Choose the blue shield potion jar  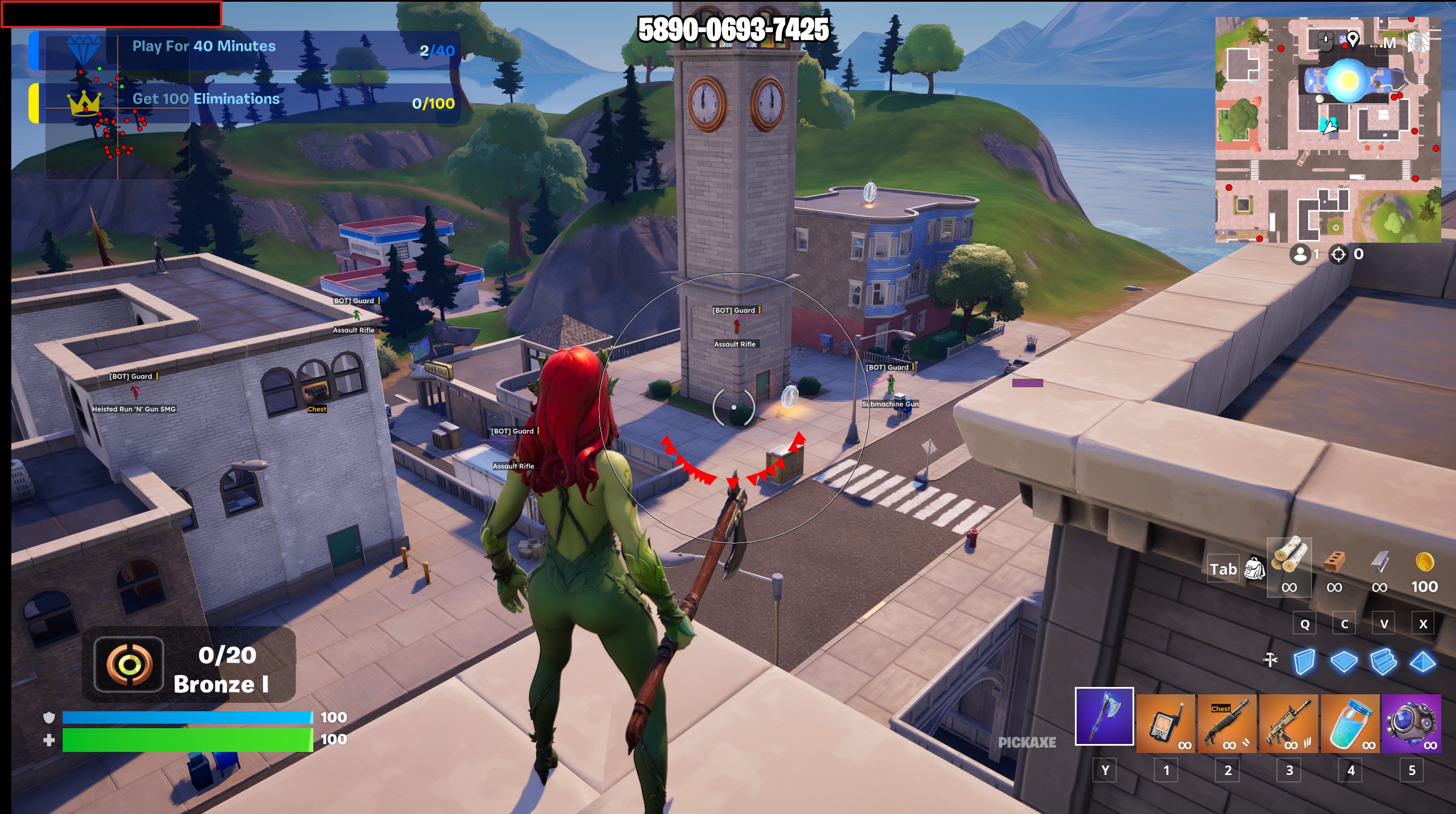[1350, 724]
